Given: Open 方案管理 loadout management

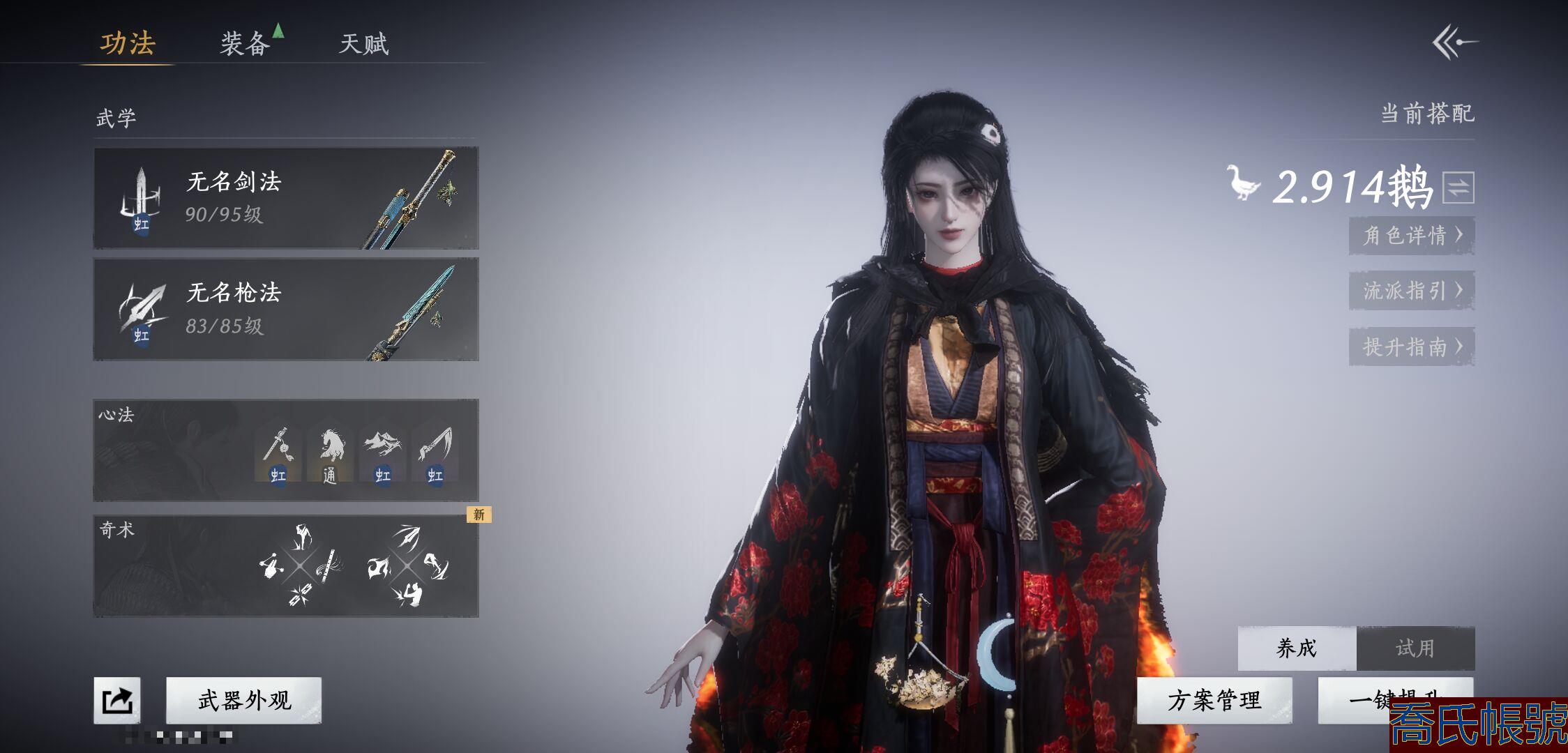Looking at the screenshot, I should point(1214,700).
